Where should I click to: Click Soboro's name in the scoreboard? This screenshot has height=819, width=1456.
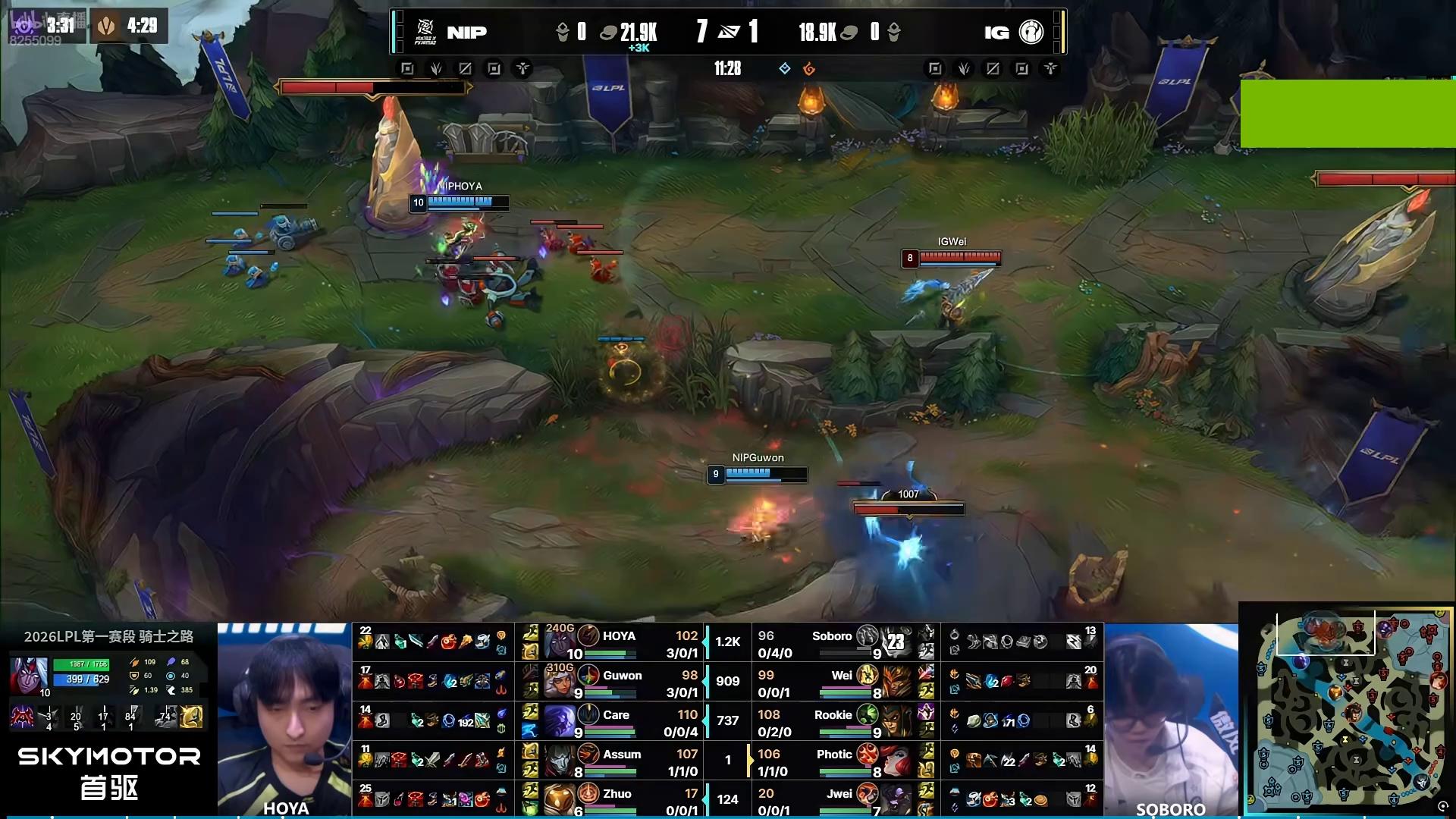[832, 636]
